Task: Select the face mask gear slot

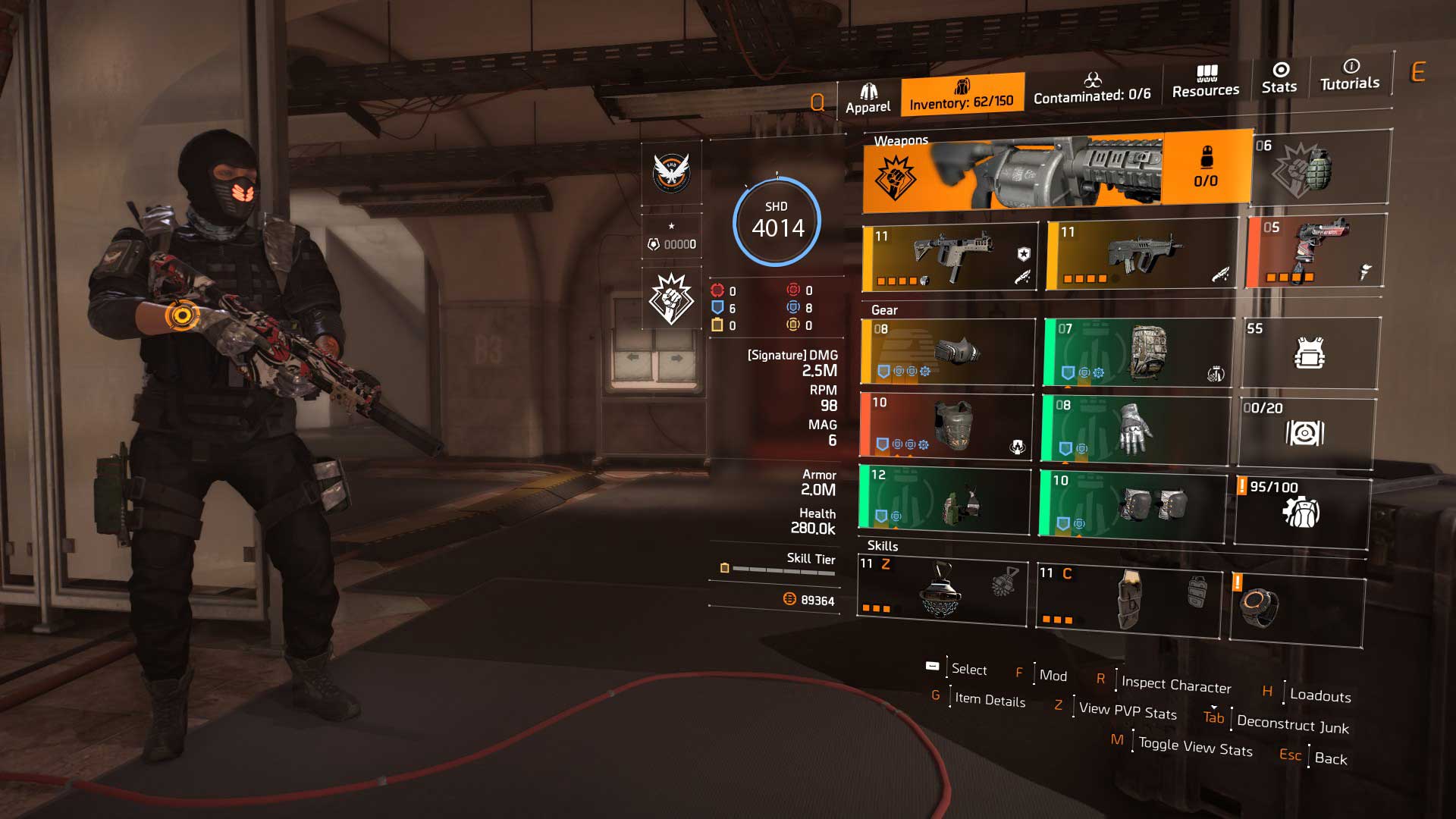Action: (948, 352)
